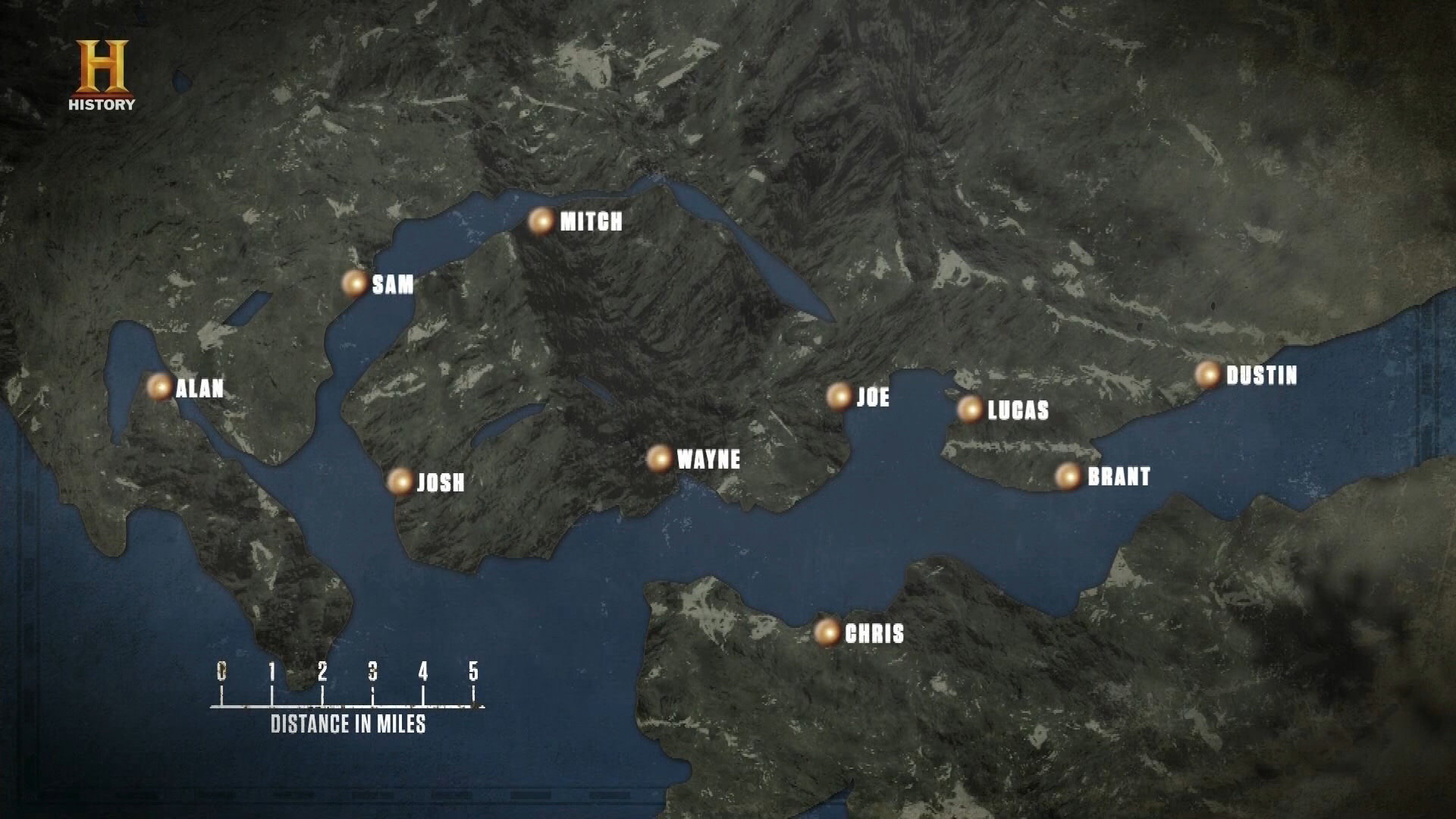Click Sam's location marker
This screenshot has height=819, width=1456.
(354, 284)
